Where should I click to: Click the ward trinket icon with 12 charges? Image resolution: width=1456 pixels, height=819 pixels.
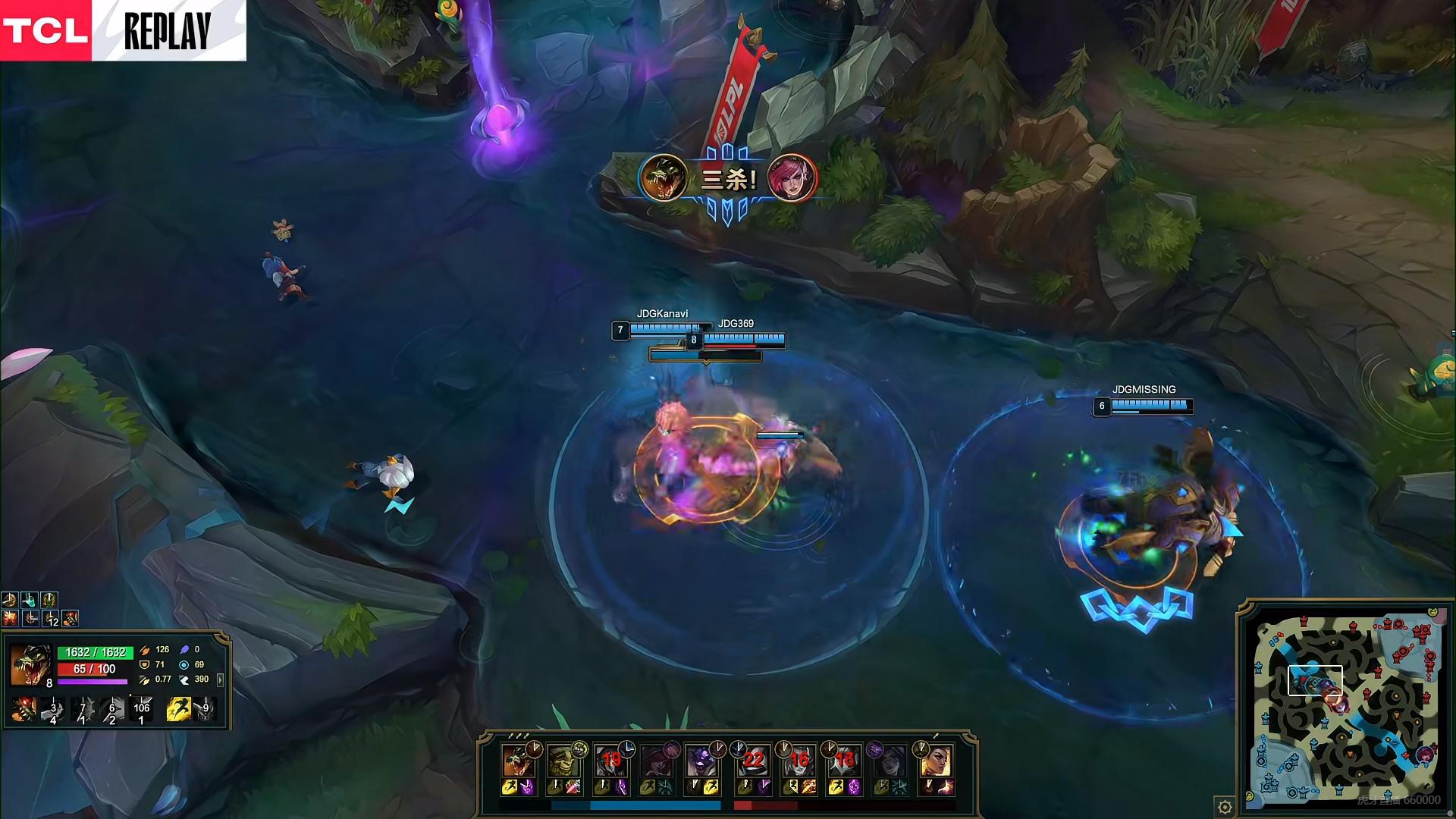(51, 618)
